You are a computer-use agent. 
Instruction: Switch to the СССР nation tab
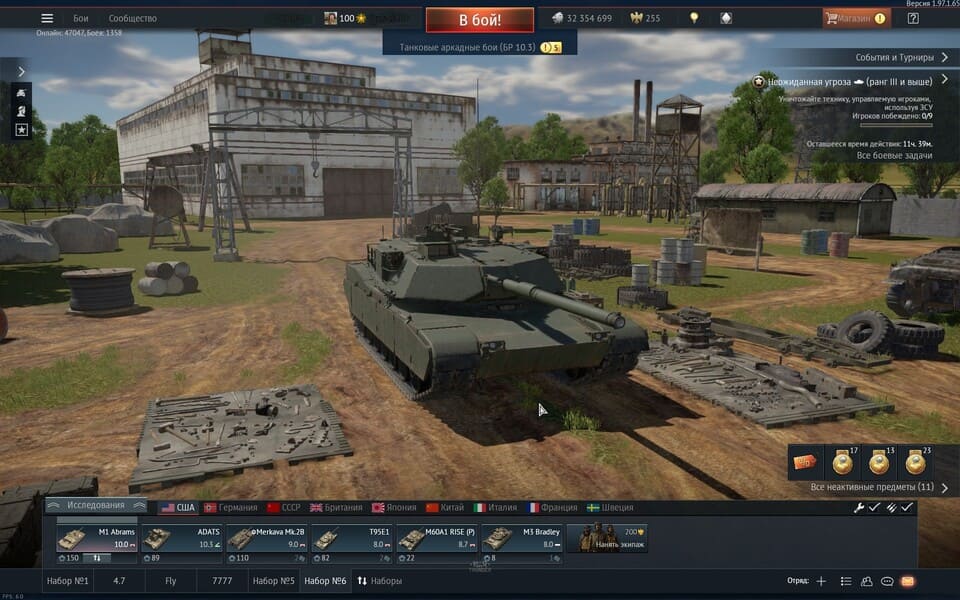tap(282, 508)
